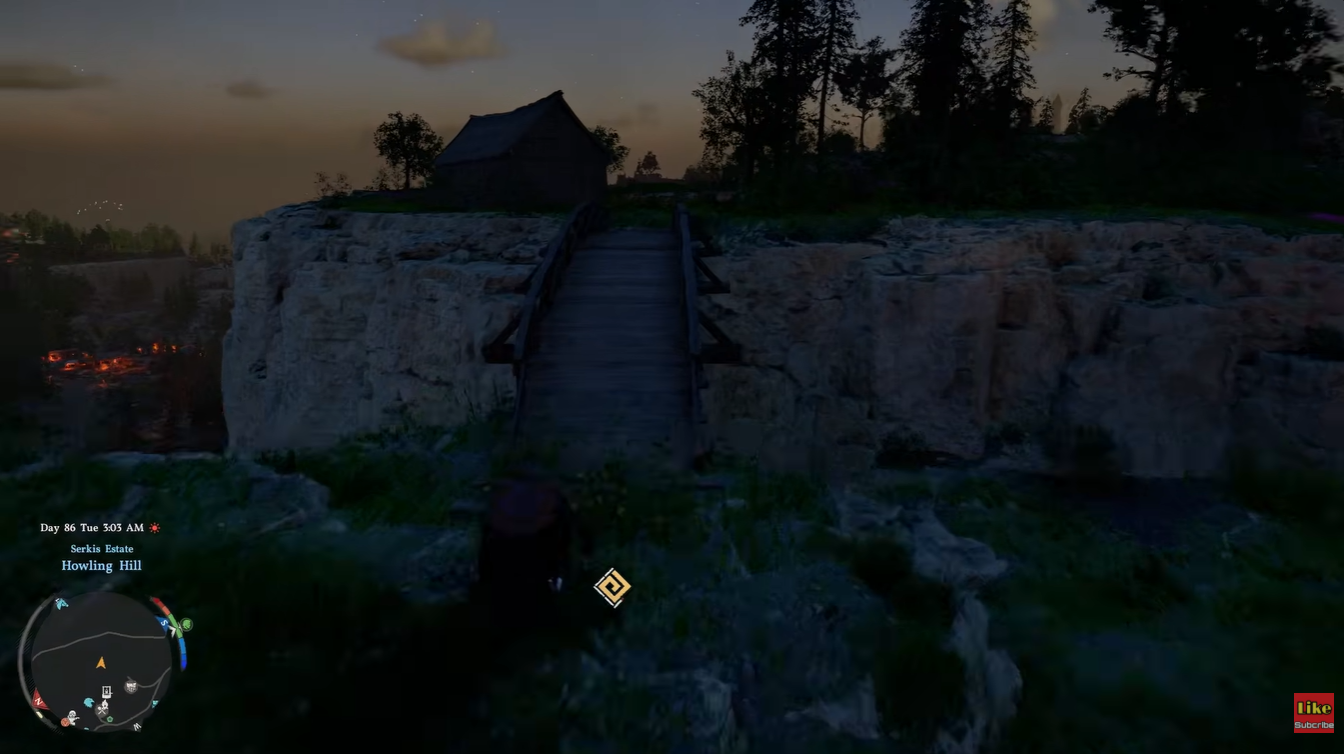The image size is (1344, 754).
Task: Click the red Like Subscribe badge
Action: 1313,712
